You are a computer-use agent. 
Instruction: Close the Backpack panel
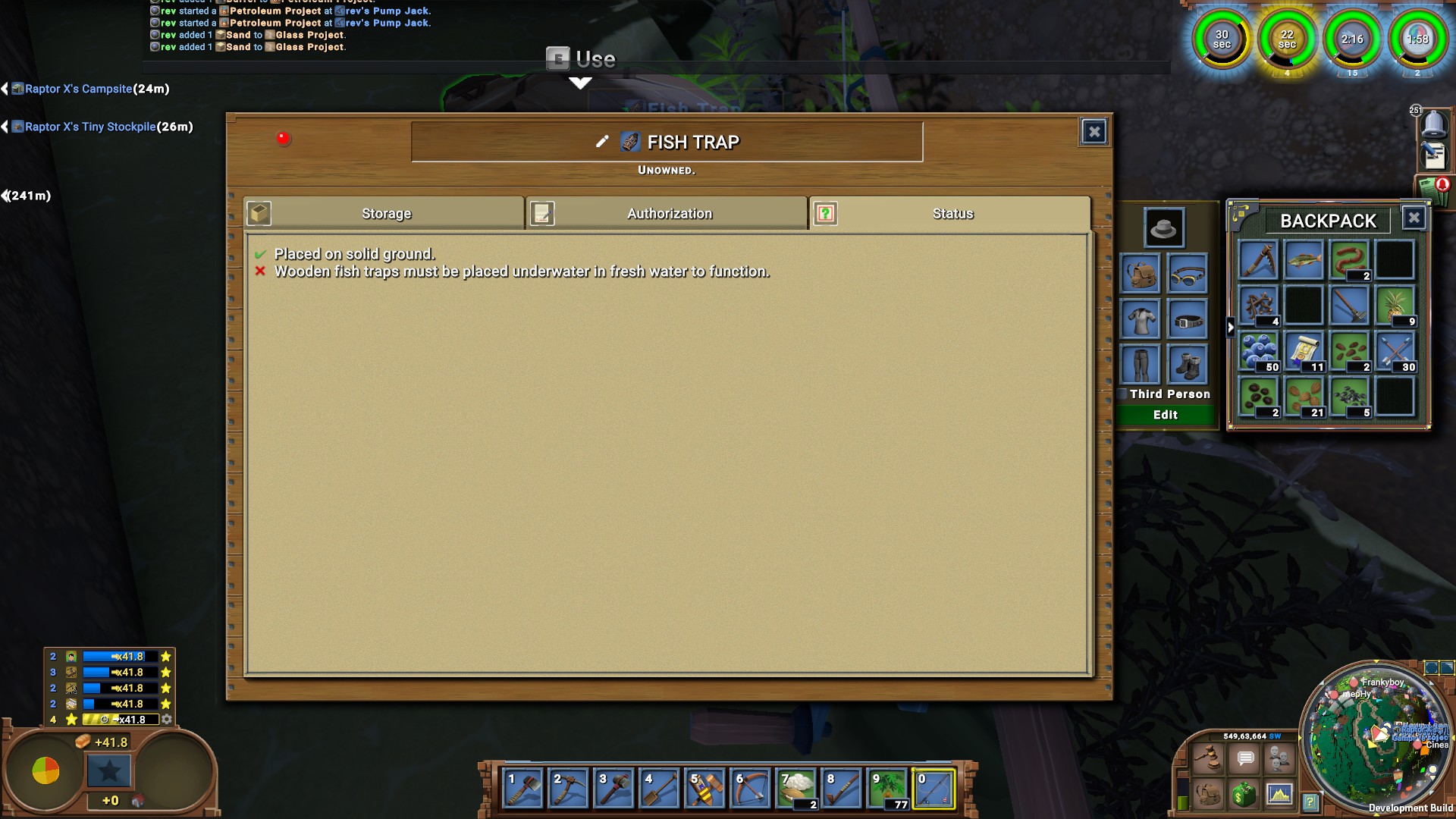[1414, 218]
